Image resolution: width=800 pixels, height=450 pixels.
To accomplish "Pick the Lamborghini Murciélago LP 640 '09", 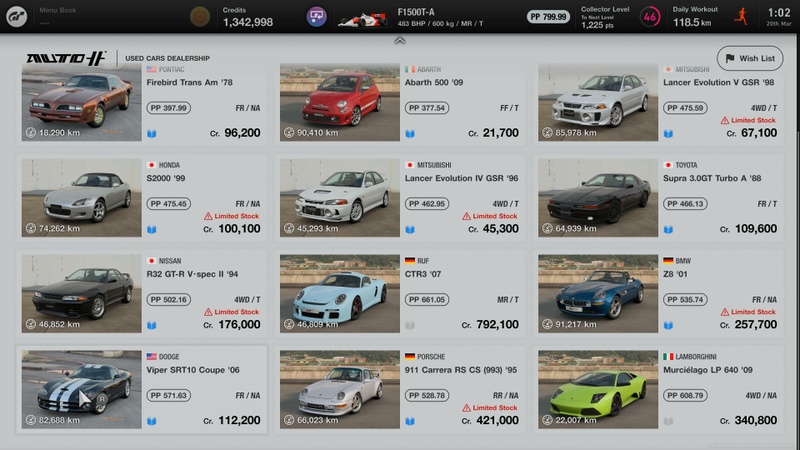I will tap(659, 389).
